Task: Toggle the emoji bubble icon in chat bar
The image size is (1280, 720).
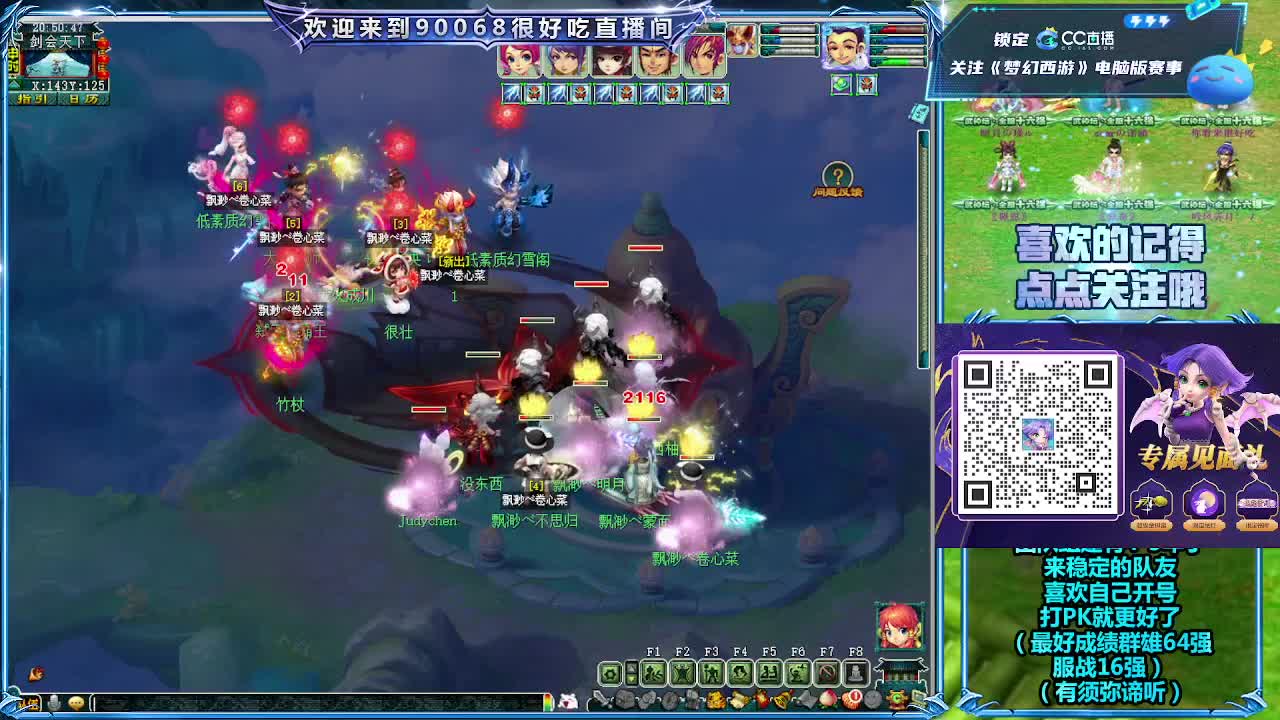Action: pyautogui.click(x=76, y=702)
